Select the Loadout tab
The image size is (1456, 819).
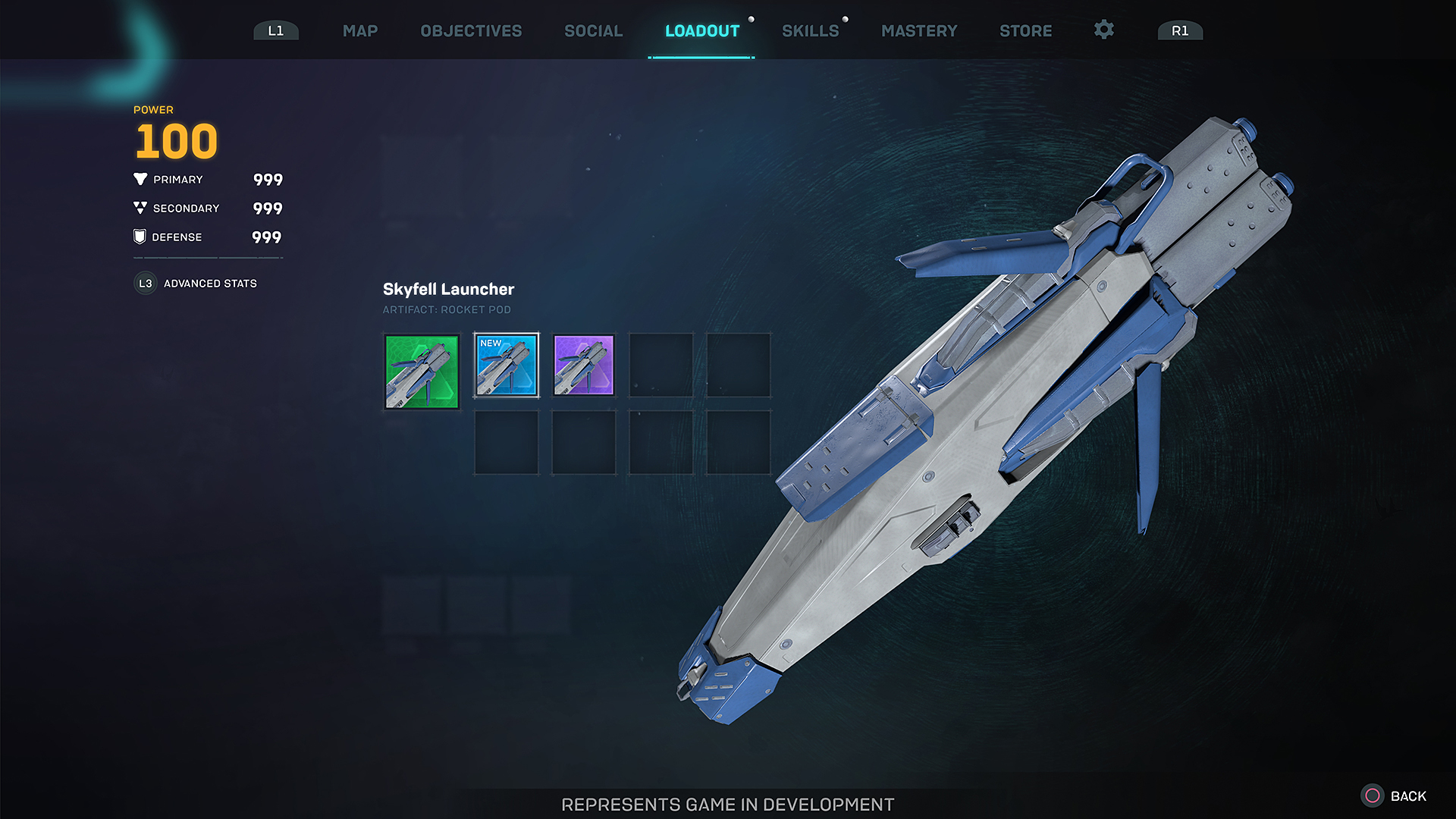click(701, 31)
